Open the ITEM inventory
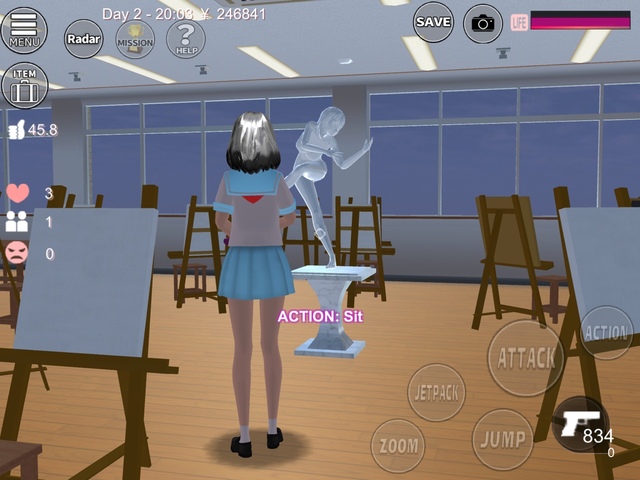This screenshot has width=640, height=480. click(x=24, y=86)
